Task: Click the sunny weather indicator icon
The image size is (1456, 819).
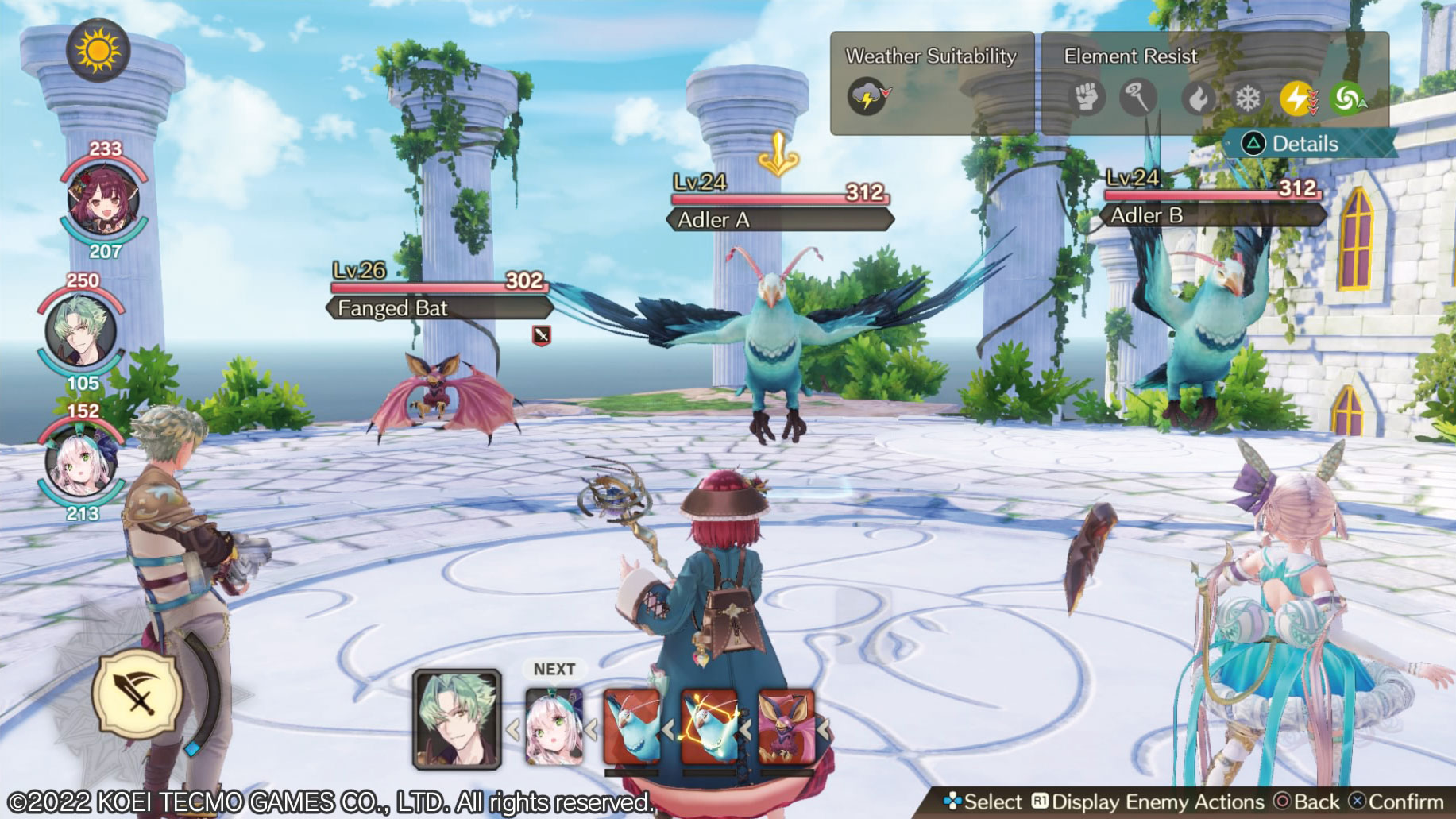Action: 98,51
